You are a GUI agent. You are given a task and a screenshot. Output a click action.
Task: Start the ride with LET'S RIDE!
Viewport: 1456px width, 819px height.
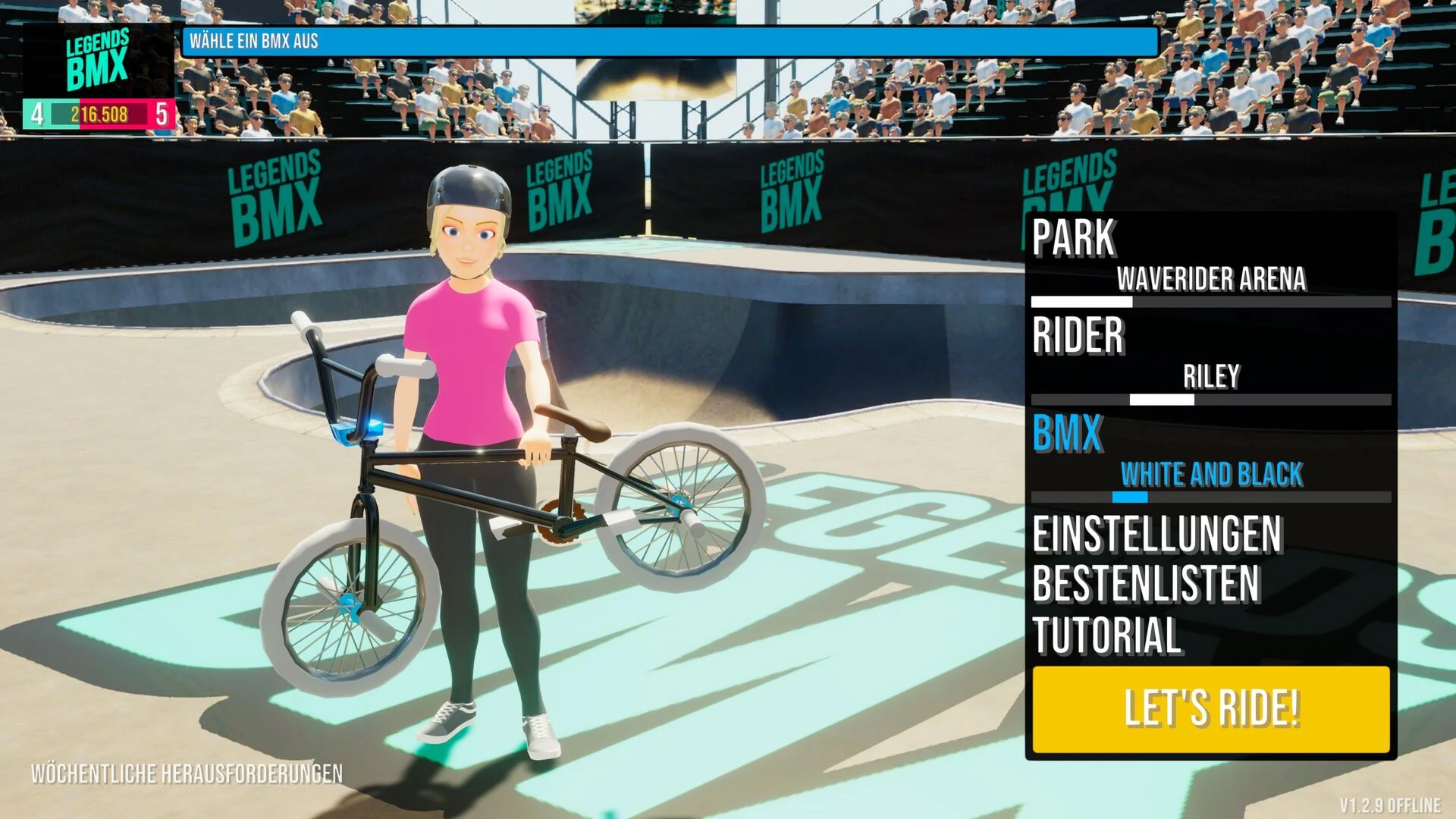coord(1210,708)
